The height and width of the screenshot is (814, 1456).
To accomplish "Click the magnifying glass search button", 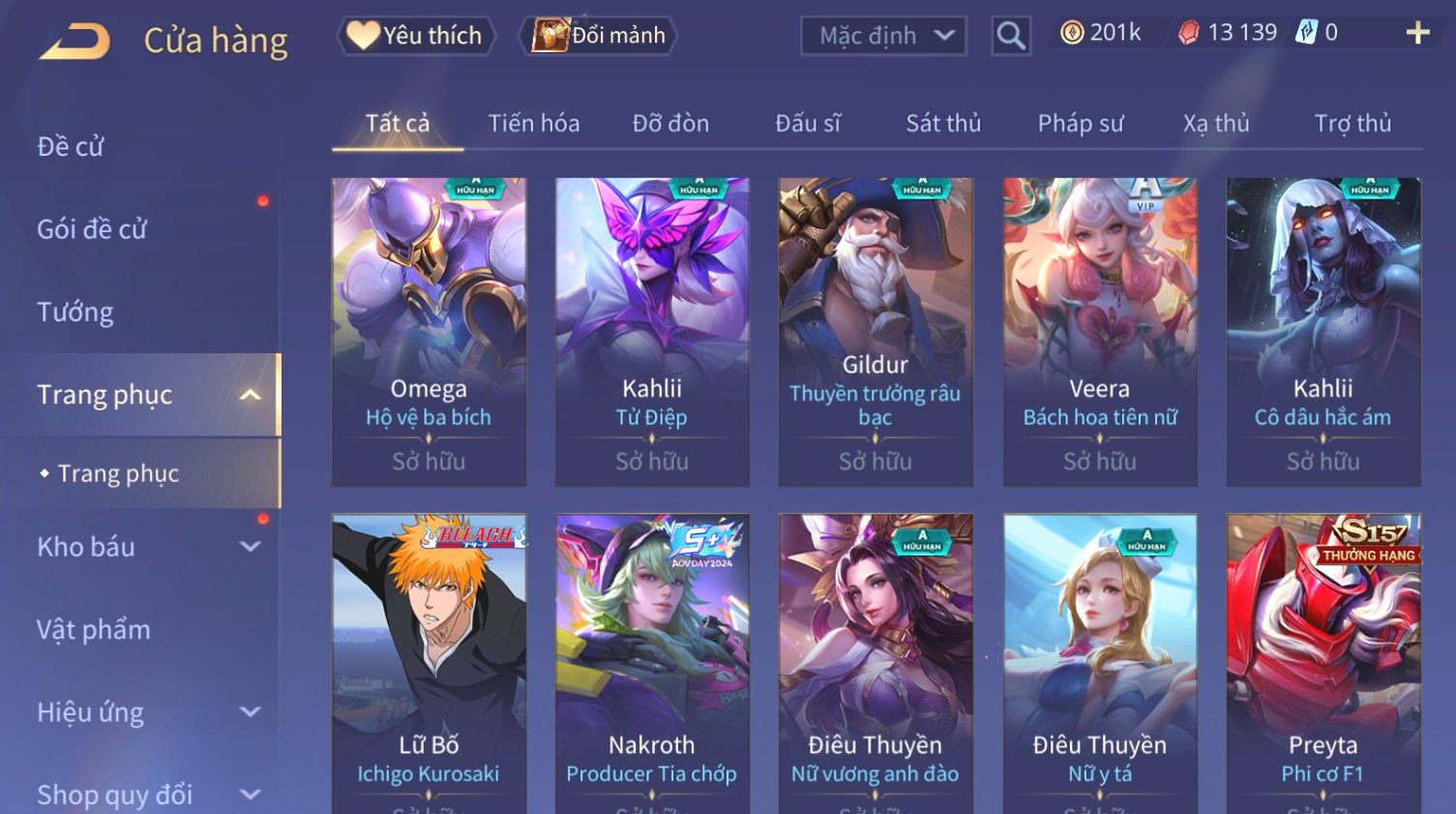I will click(x=1011, y=36).
